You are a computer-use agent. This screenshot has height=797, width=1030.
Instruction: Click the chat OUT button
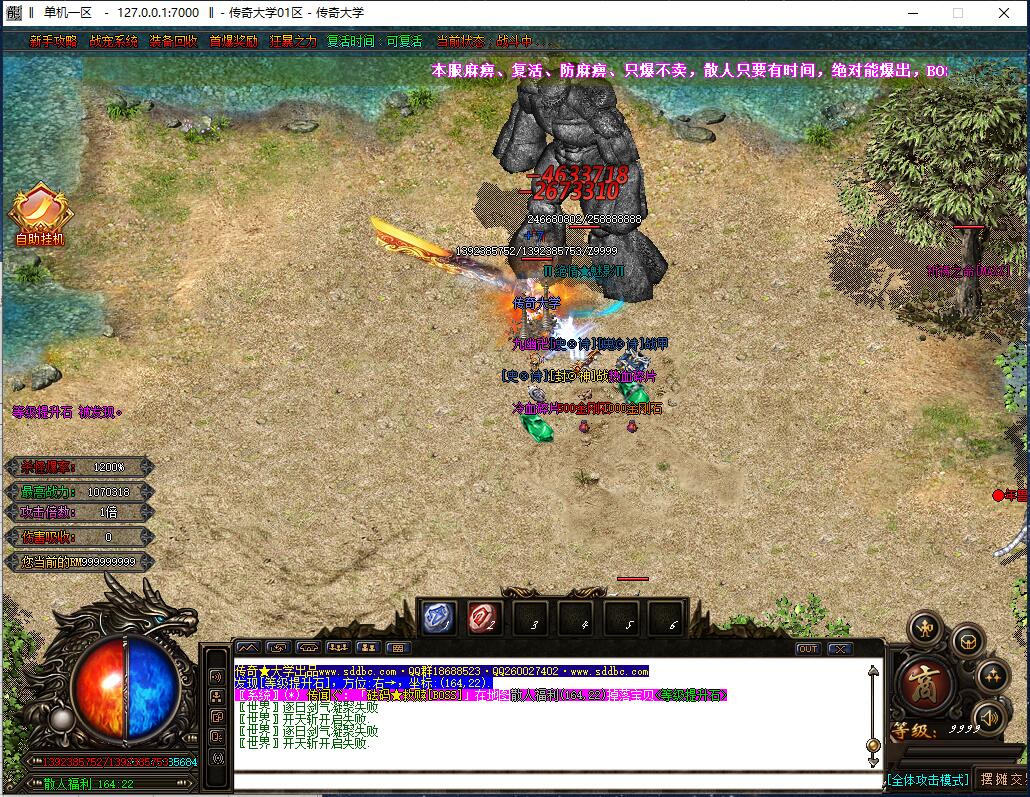pyautogui.click(x=808, y=649)
